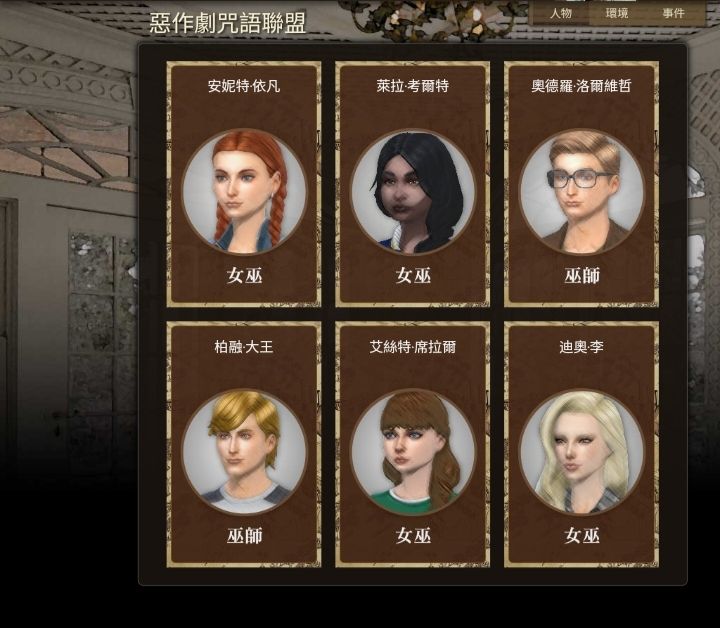
Task: Select the 安妮特·依凡 character card
Action: click(x=244, y=185)
